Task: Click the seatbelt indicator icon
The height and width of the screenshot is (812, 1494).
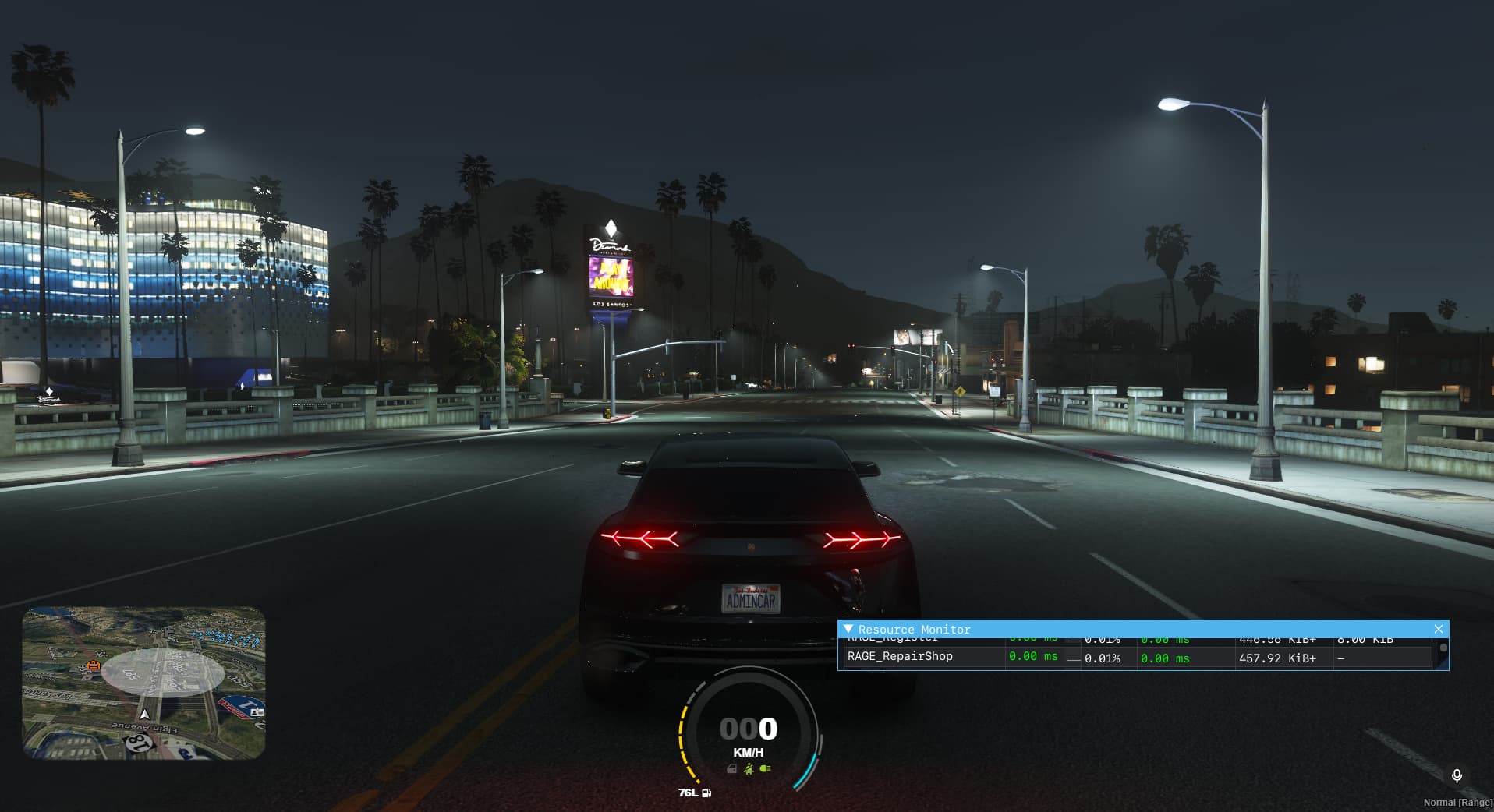Action: (749, 769)
